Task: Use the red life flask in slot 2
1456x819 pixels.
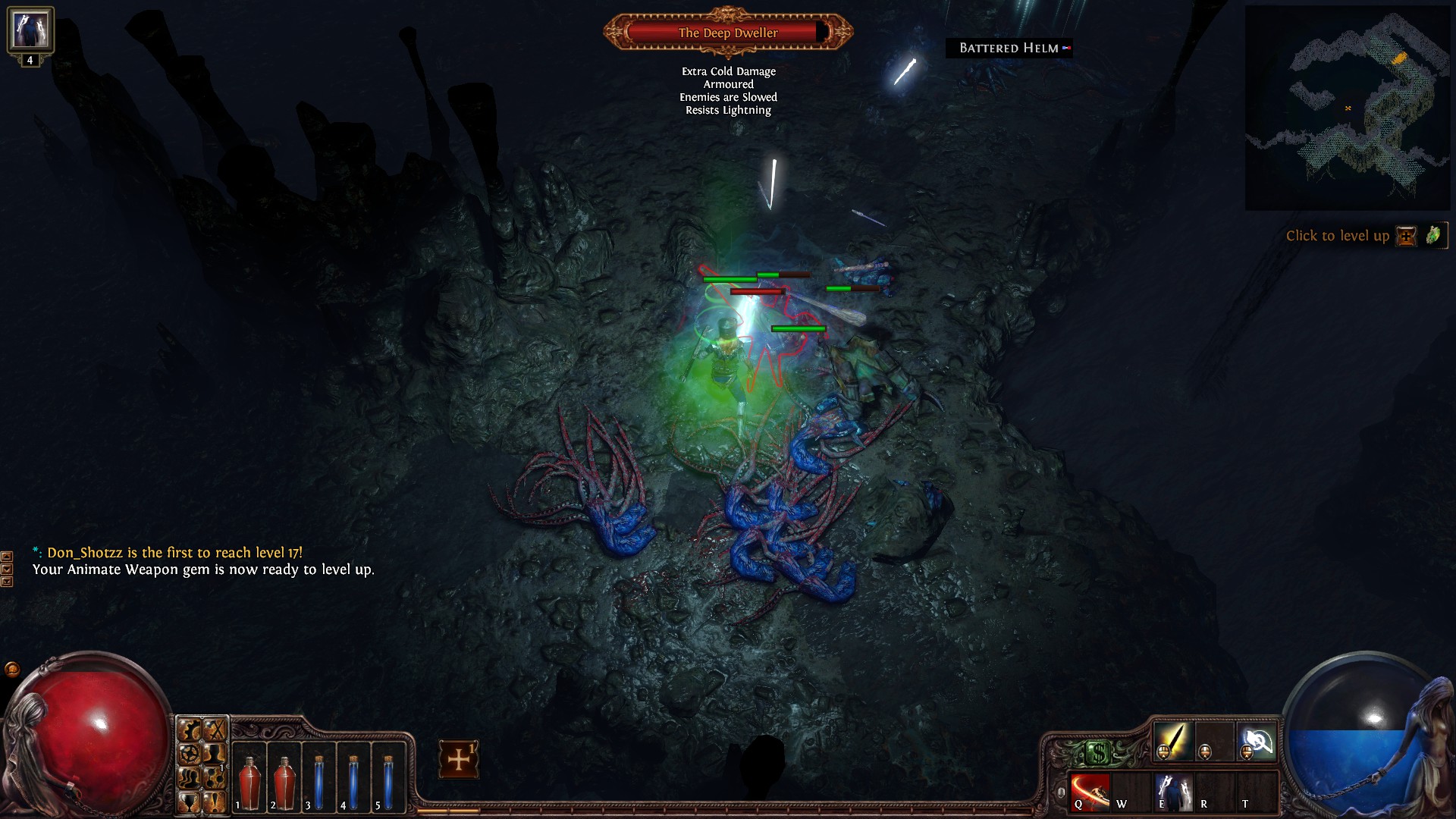Action: pyautogui.click(x=284, y=778)
